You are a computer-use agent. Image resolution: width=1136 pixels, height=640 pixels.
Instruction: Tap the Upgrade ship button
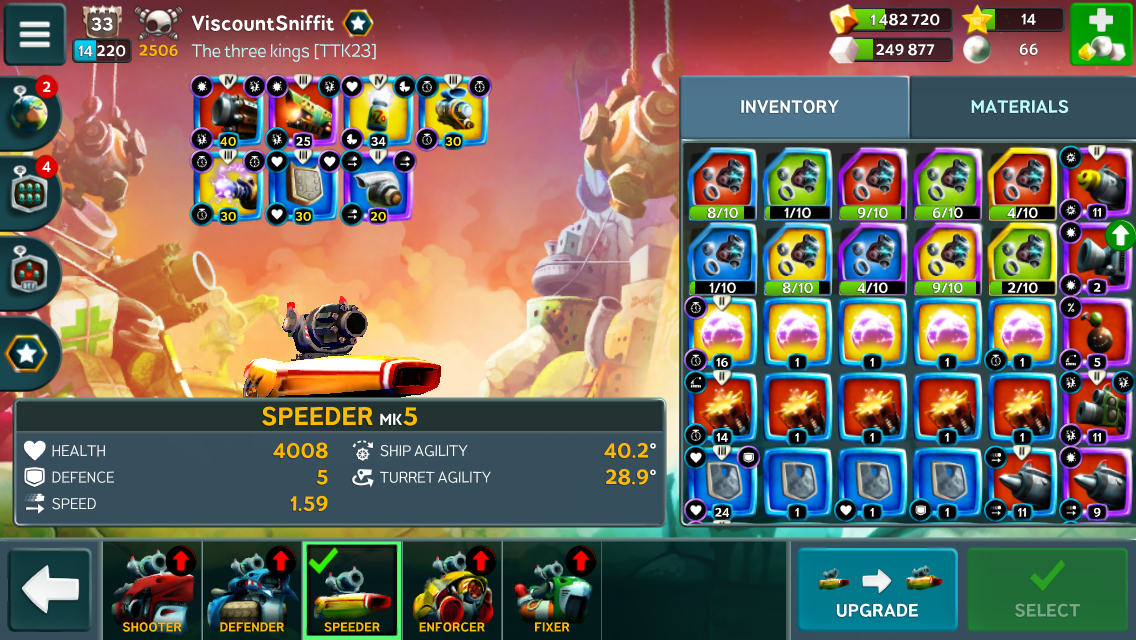coord(876,590)
